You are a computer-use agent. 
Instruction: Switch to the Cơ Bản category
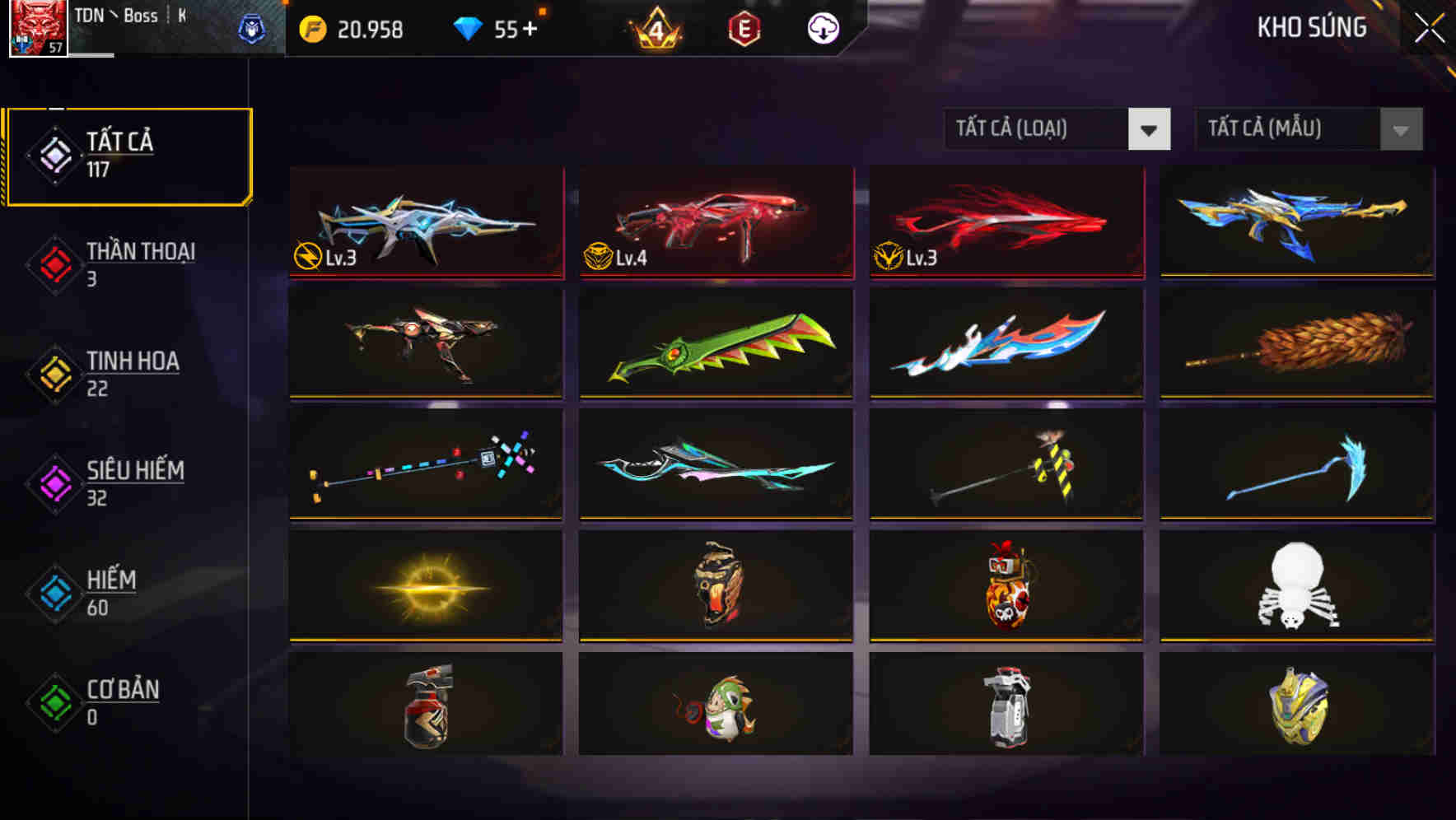click(121, 700)
